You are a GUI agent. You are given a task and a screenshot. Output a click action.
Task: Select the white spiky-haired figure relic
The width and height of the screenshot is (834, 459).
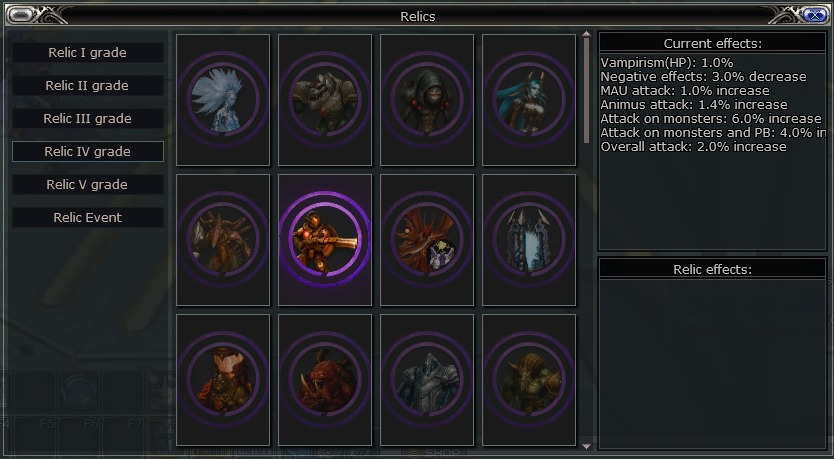coord(223,99)
